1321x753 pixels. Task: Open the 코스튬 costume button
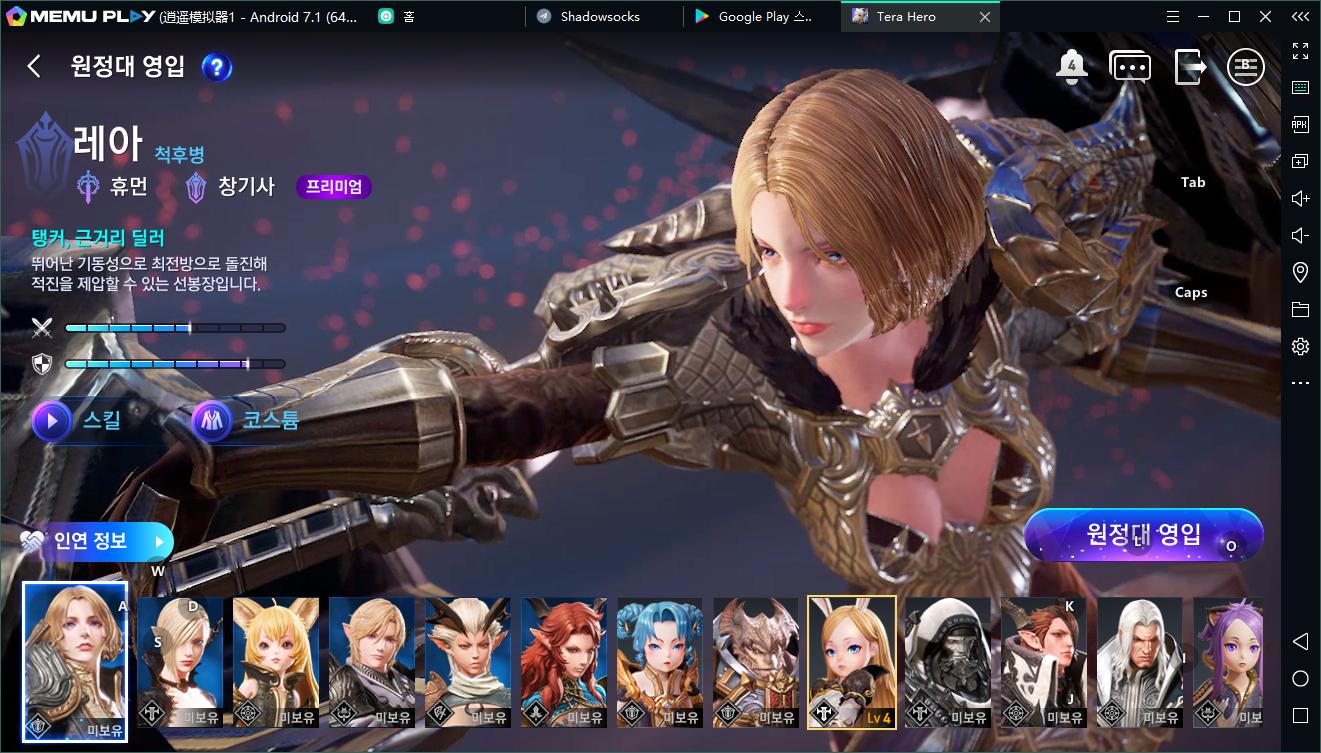click(247, 421)
